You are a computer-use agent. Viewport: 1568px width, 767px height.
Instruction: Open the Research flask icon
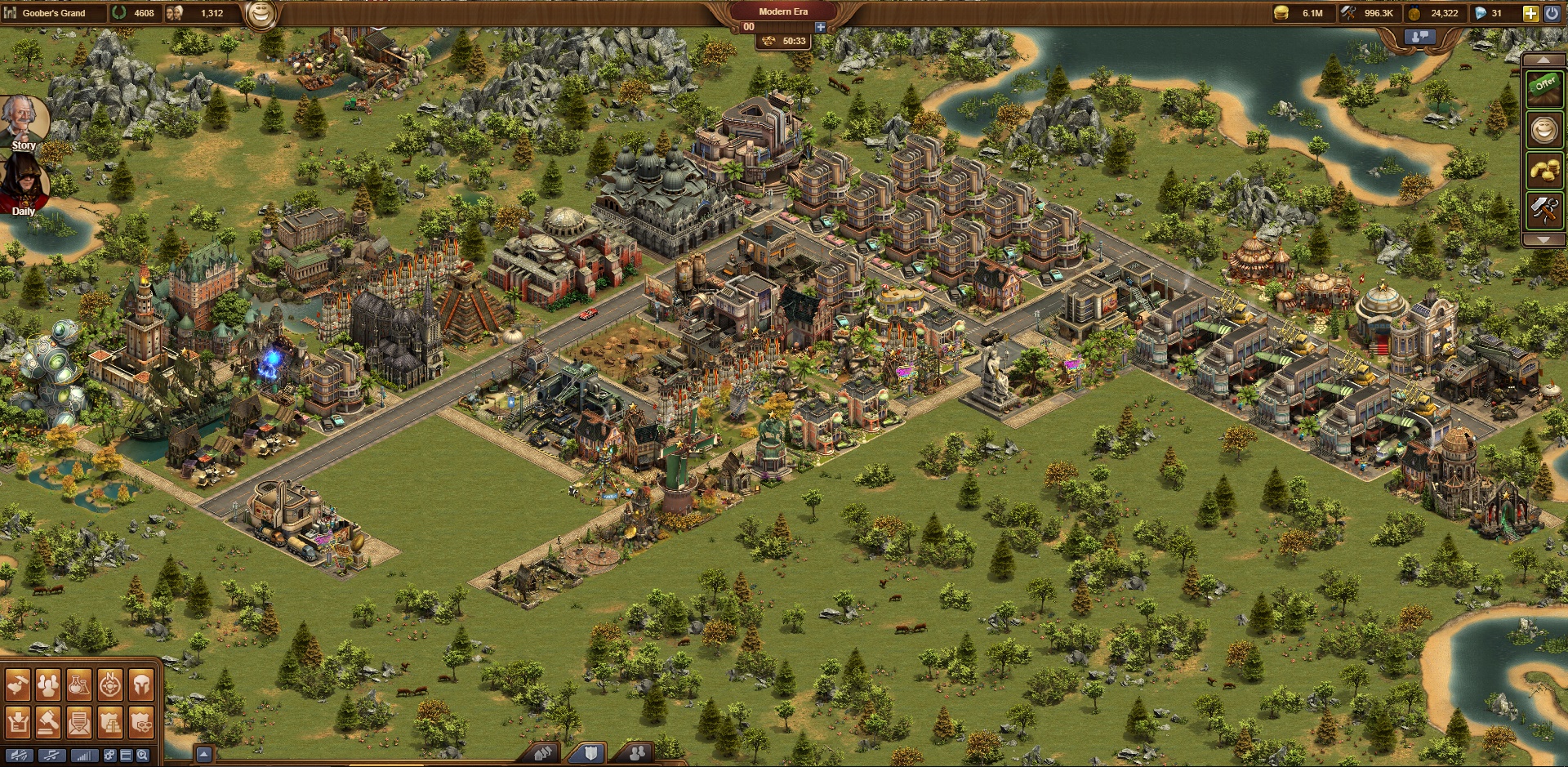79,686
